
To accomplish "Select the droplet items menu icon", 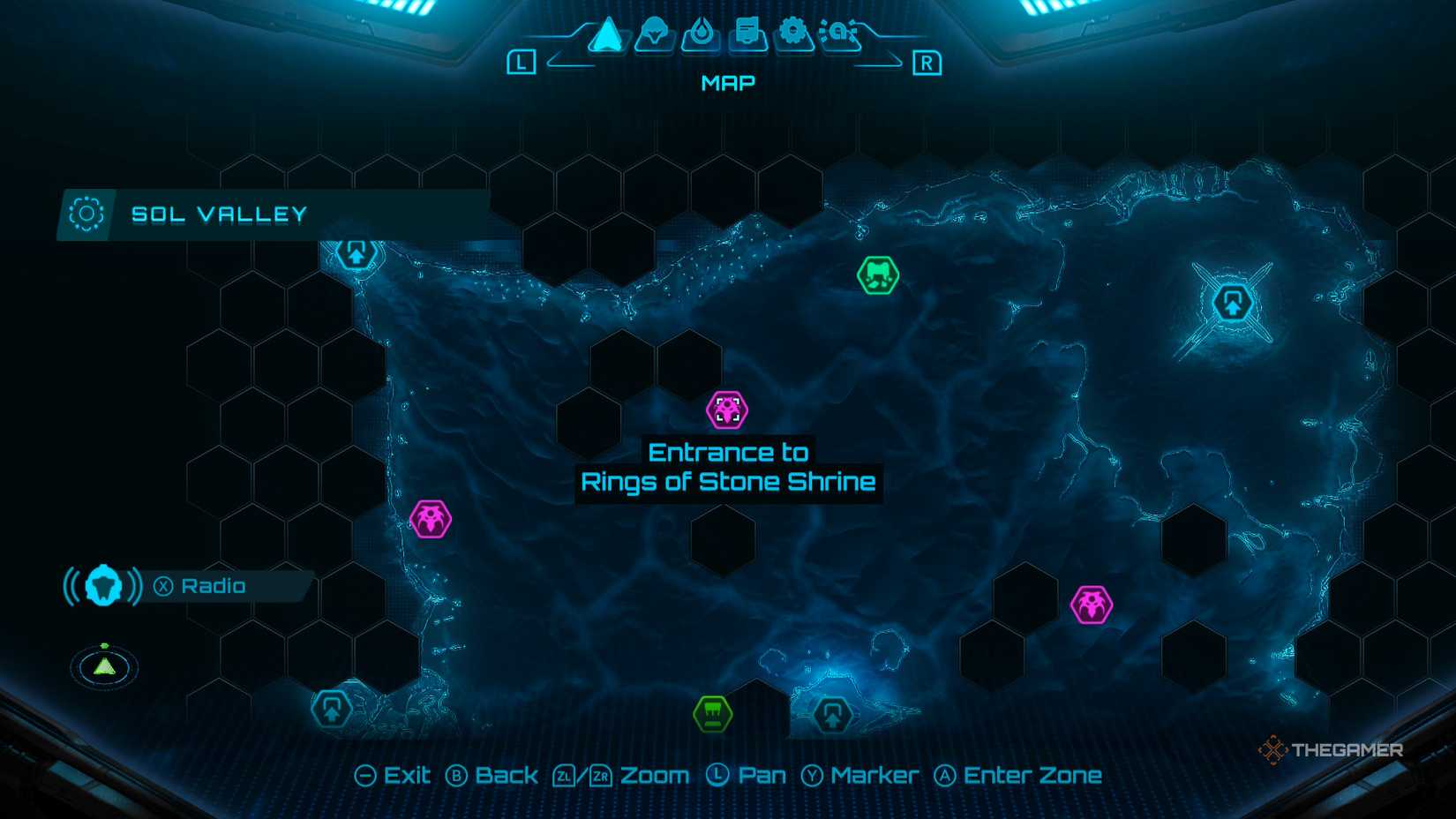I will [702, 30].
